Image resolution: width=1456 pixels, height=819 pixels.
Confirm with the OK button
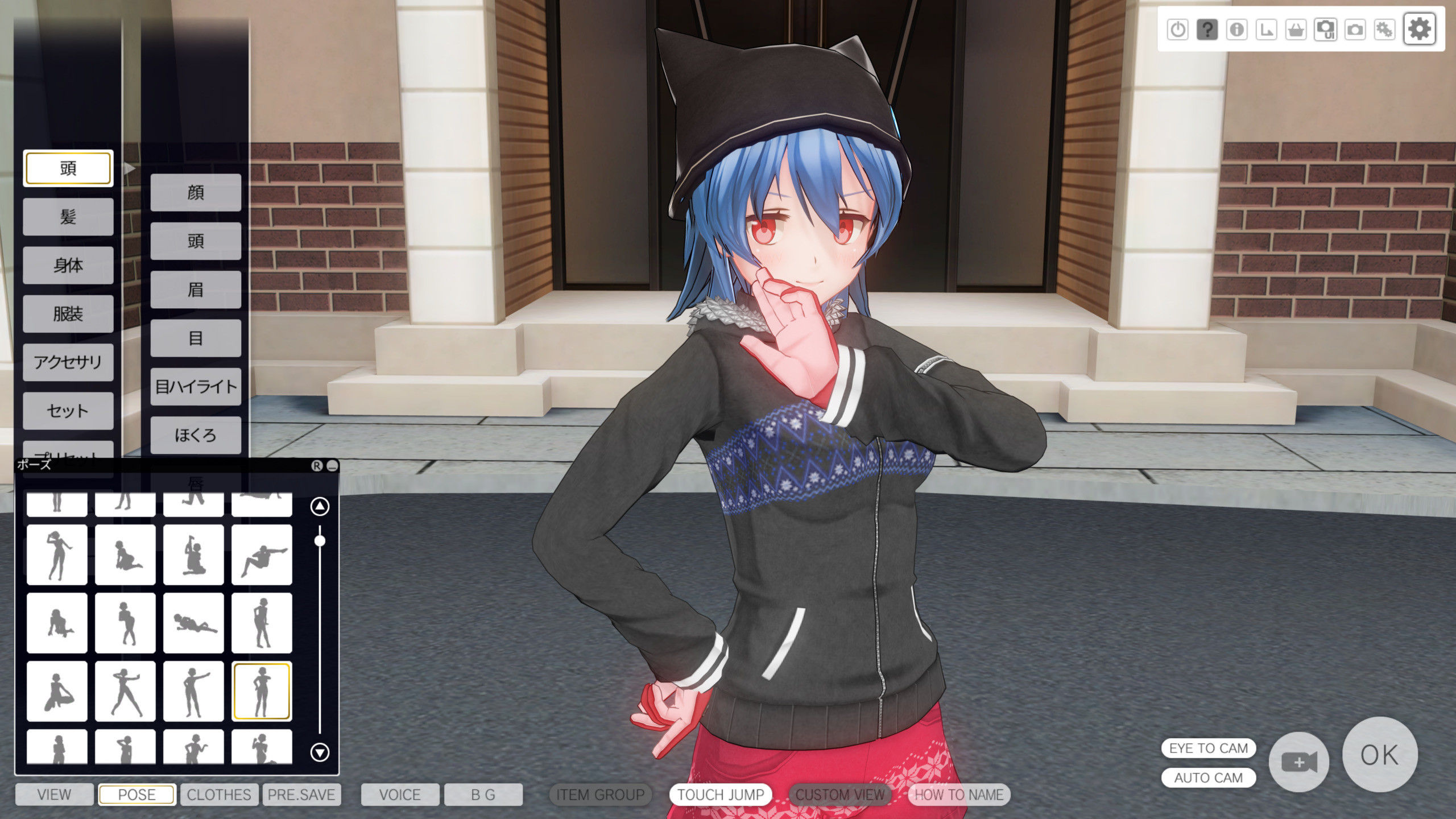pyautogui.click(x=1379, y=755)
